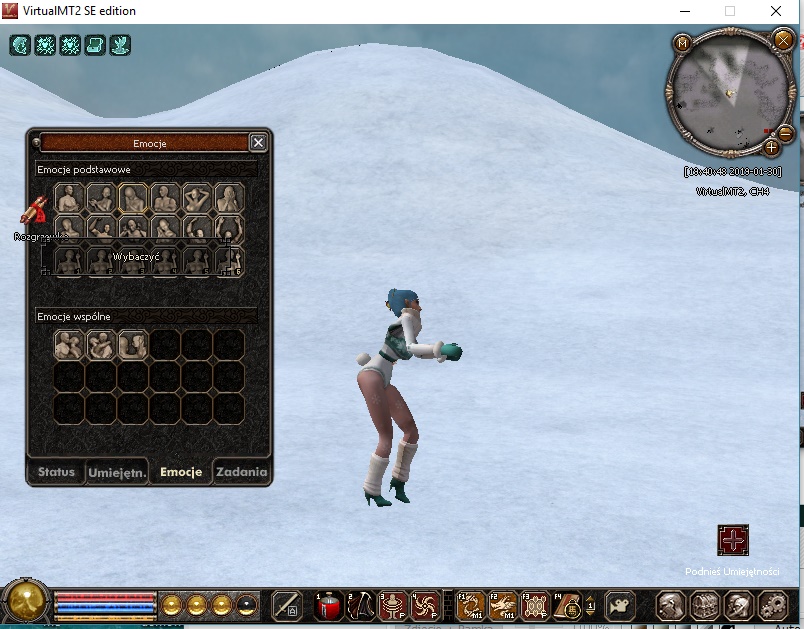Zoom in the minimap with plus button
This screenshot has height=629, width=804.
(772, 147)
